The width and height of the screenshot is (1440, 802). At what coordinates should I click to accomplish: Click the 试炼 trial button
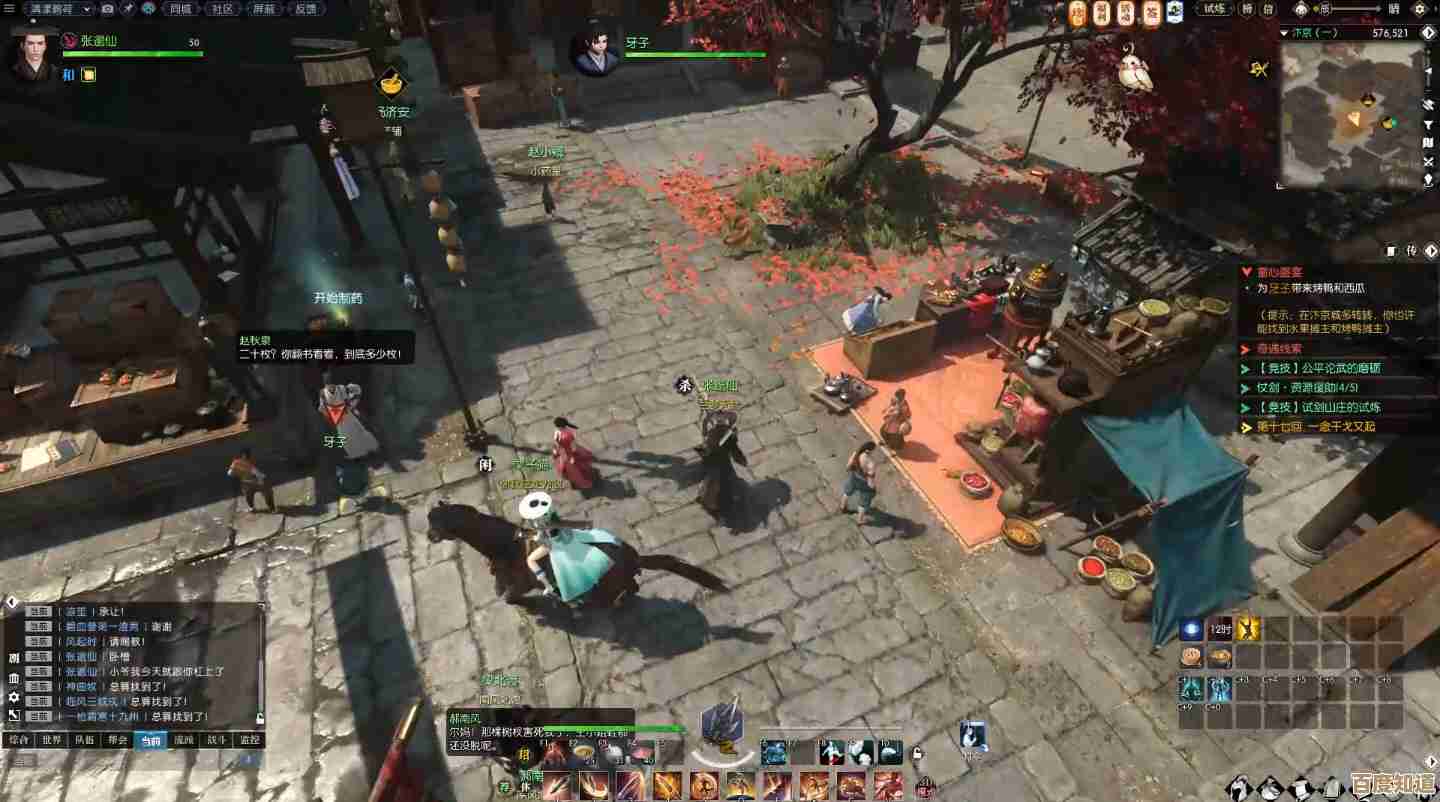click(1214, 9)
